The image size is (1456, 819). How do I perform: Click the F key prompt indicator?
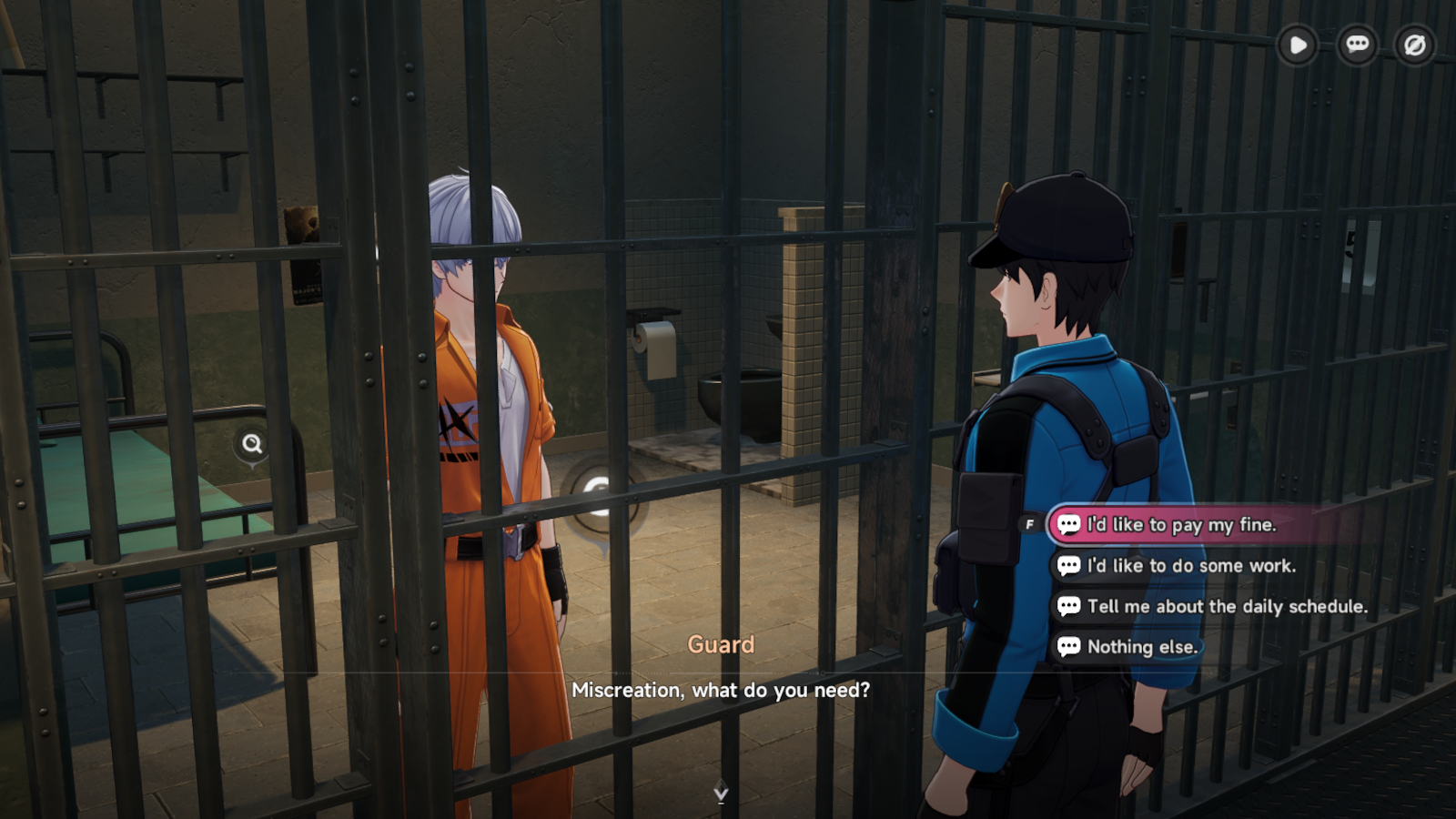click(x=1031, y=523)
